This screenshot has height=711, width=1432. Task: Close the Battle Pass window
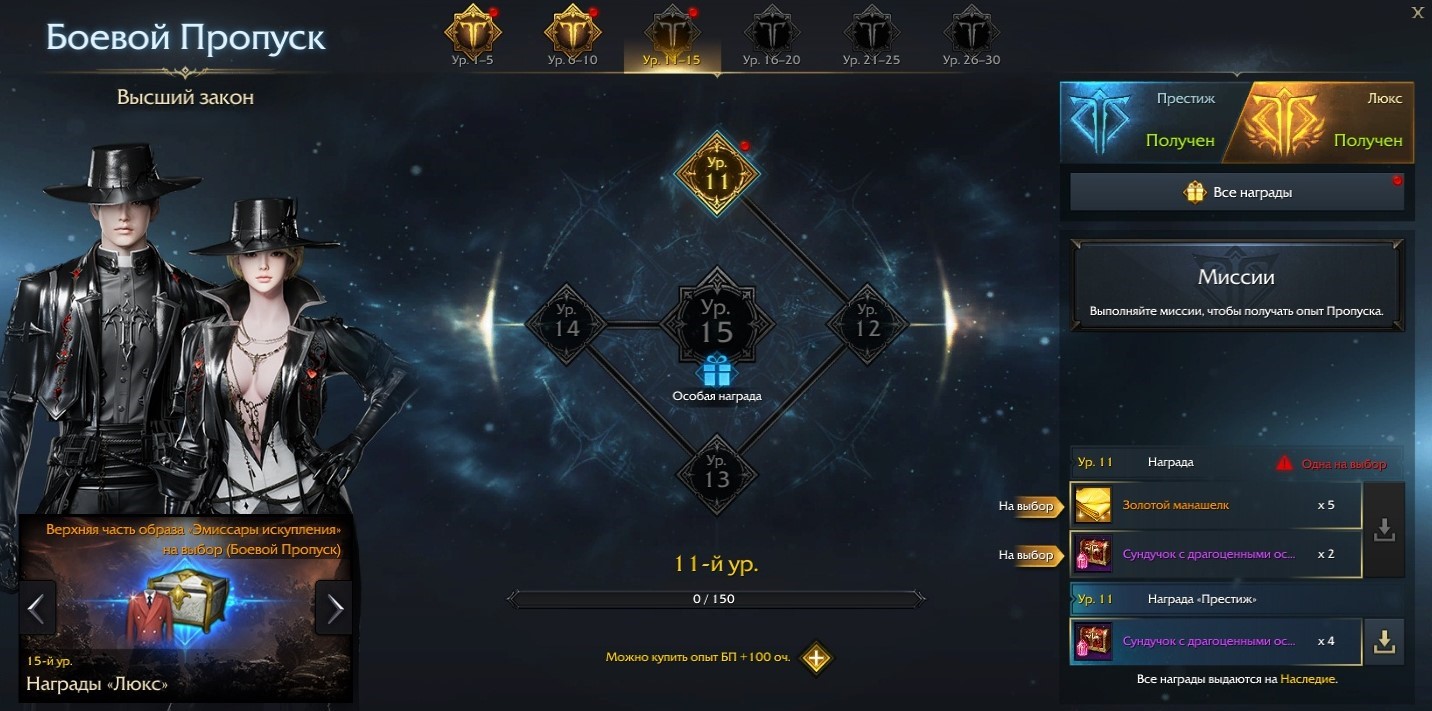[1417, 12]
